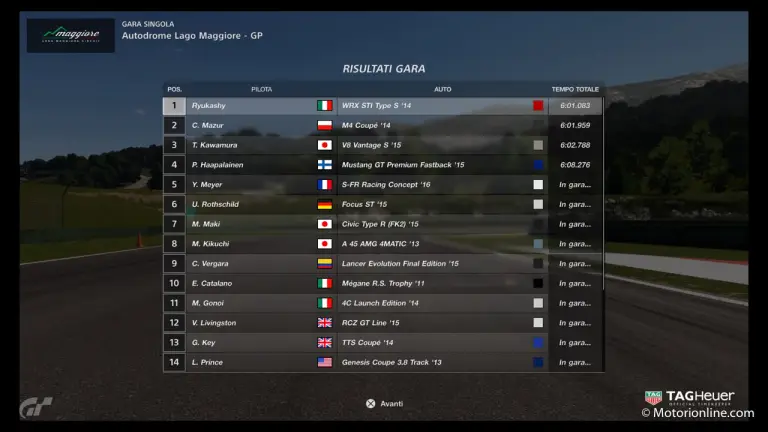Screen dimensions: 768x432
Task: Select V. Livingston's RCZ GT Line row
Action: click(383, 322)
